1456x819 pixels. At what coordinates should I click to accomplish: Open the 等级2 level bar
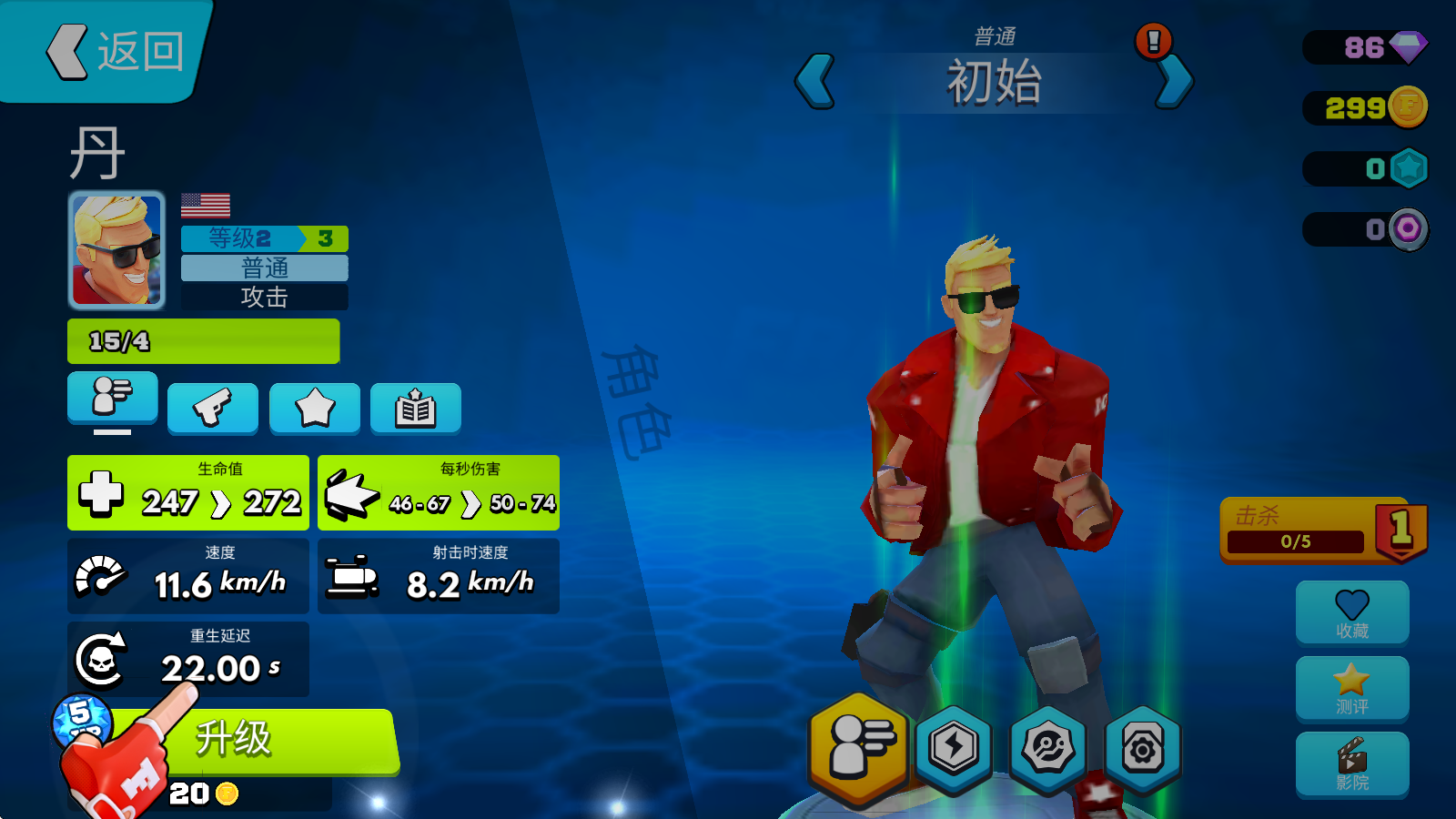point(264,238)
